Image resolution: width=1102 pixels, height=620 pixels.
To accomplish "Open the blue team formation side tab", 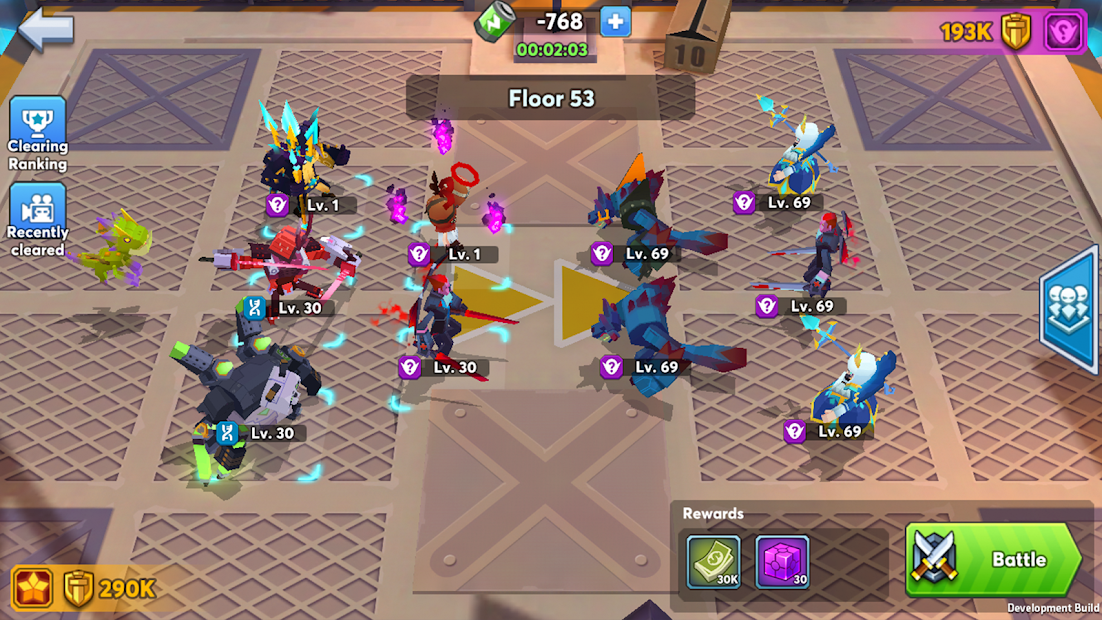I will point(1072,307).
